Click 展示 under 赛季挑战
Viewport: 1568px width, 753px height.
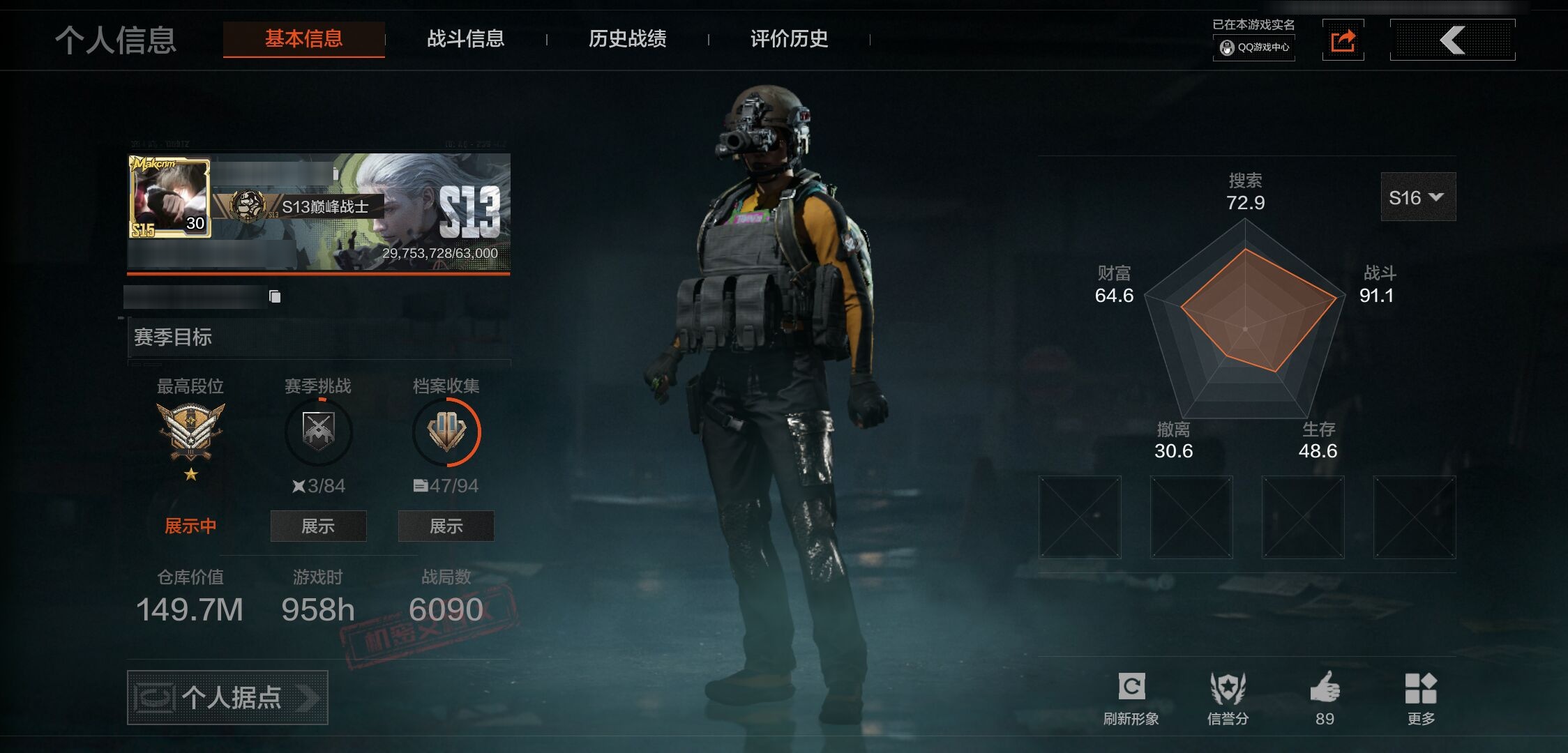pyautogui.click(x=318, y=526)
